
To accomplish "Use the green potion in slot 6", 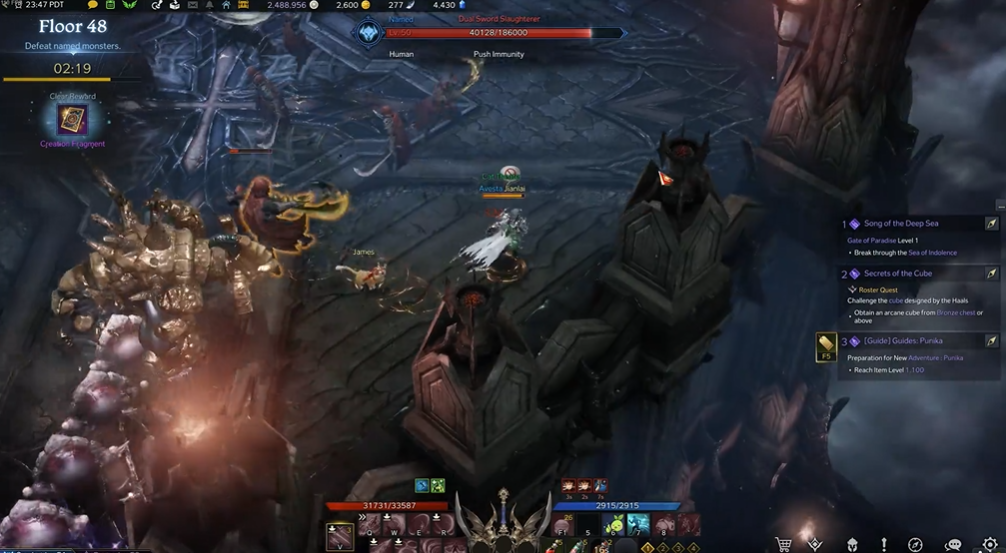I will pos(613,525).
